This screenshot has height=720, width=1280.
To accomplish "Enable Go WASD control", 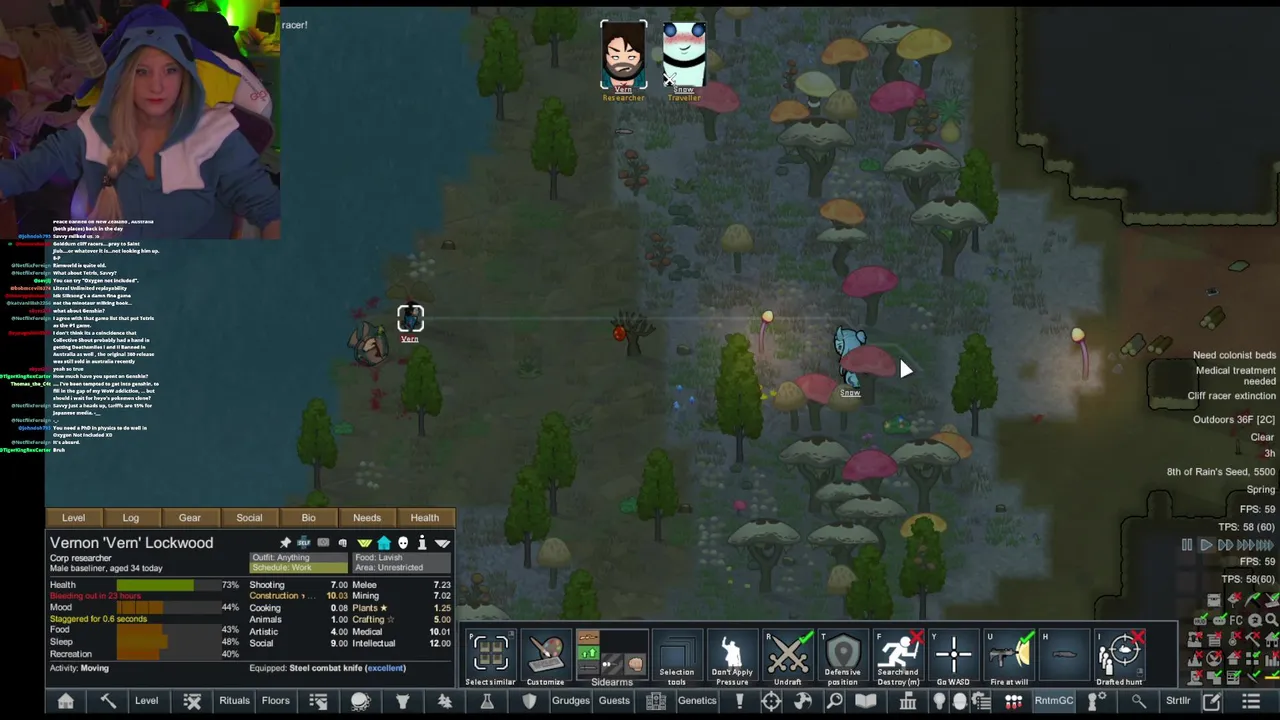I will [953, 656].
